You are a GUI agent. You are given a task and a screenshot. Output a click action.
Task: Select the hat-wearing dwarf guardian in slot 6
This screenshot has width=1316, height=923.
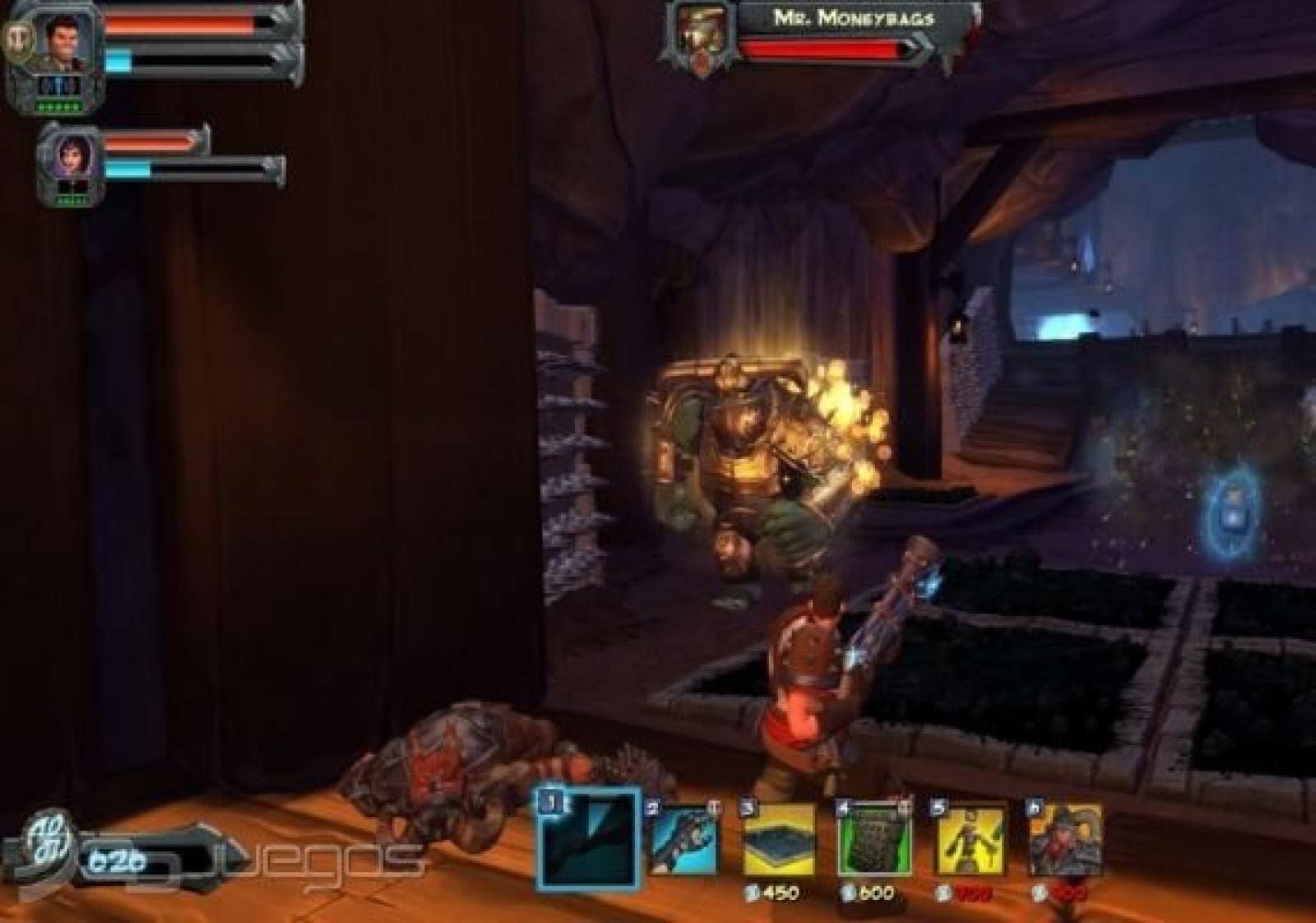(x=1066, y=841)
